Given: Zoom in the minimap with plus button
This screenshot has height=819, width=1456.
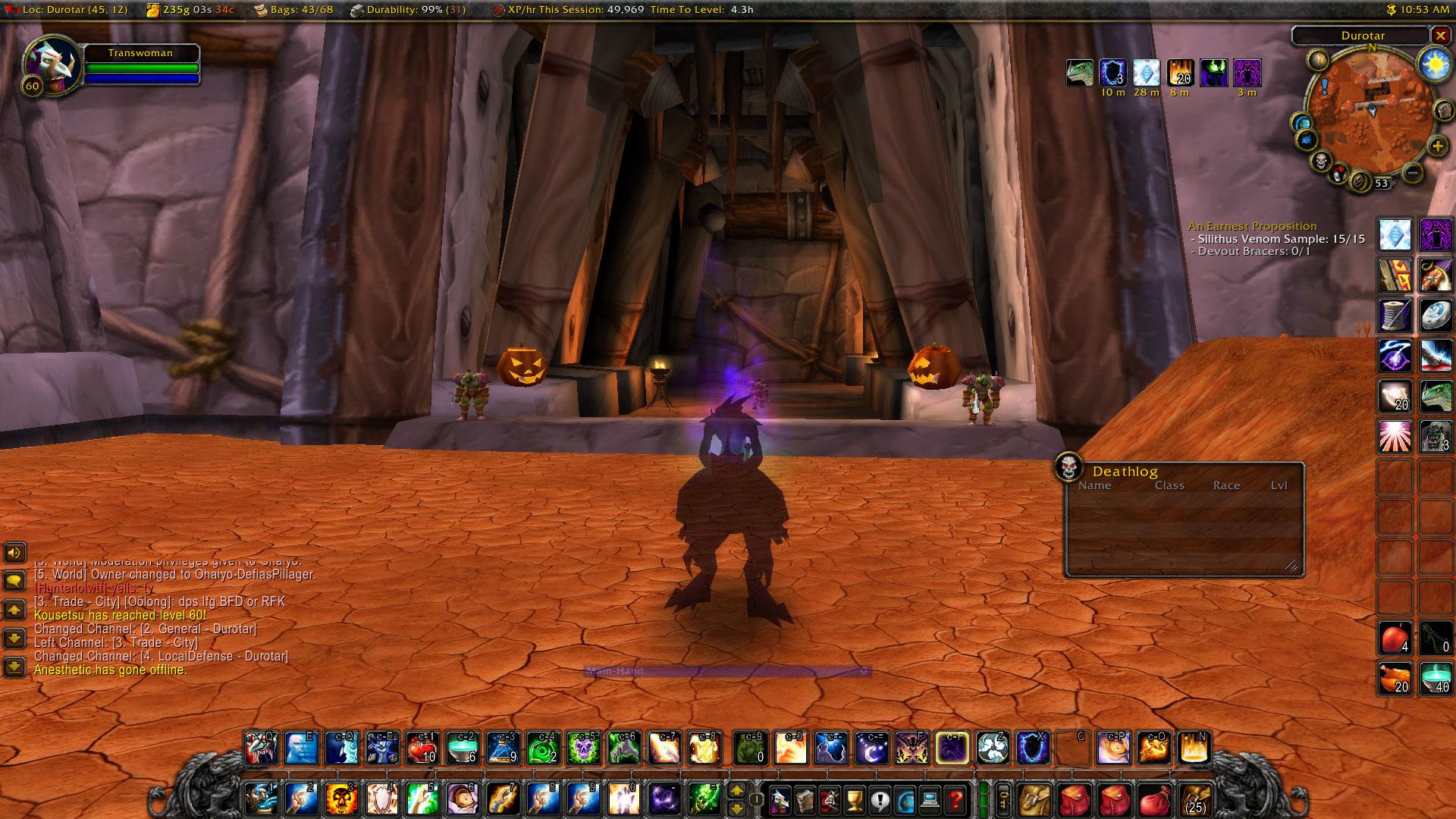Looking at the screenshot, I should [x=1436, y=146].
